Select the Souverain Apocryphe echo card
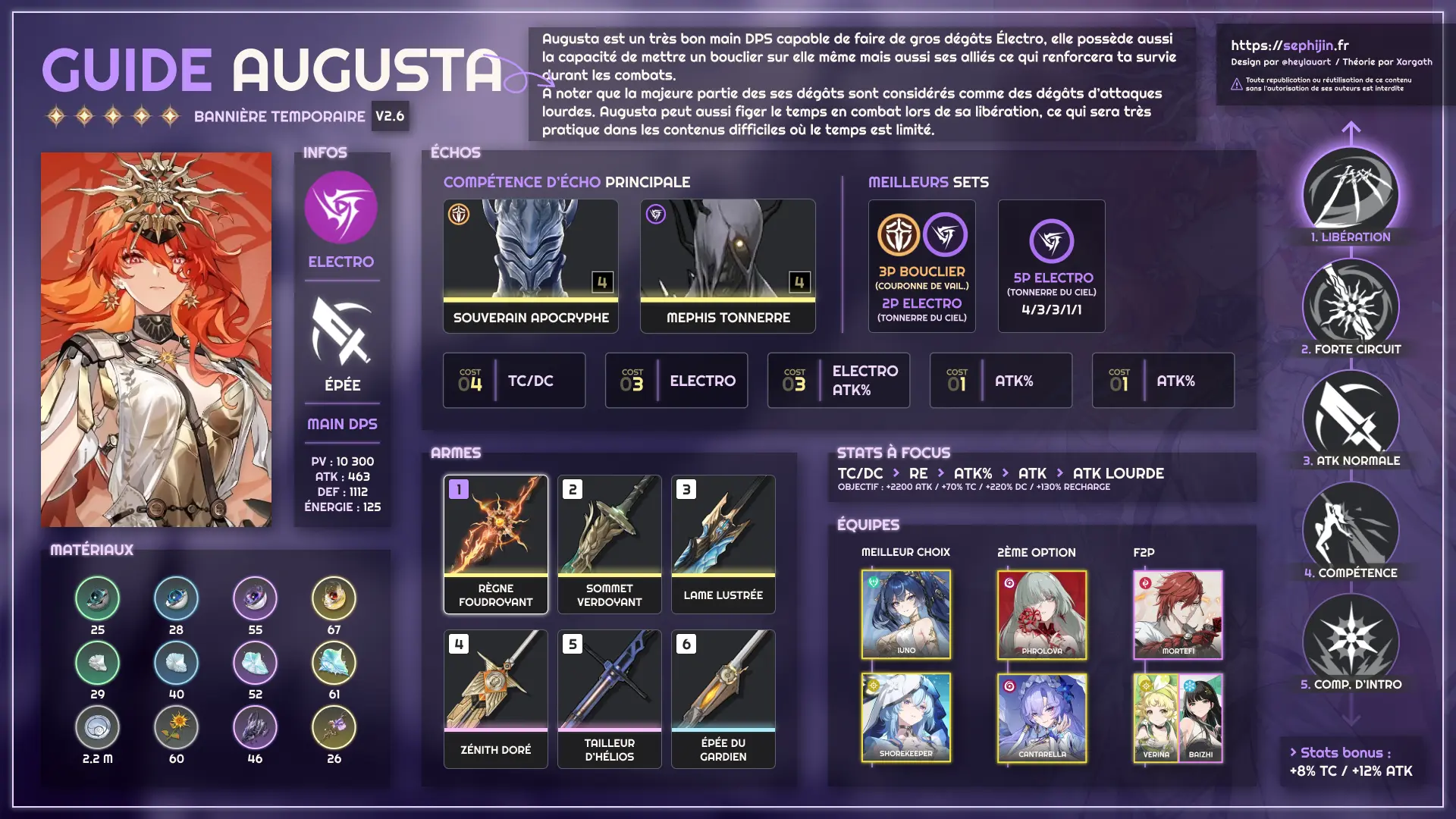This screenshot has height=819, width=1456. (530, 265)
